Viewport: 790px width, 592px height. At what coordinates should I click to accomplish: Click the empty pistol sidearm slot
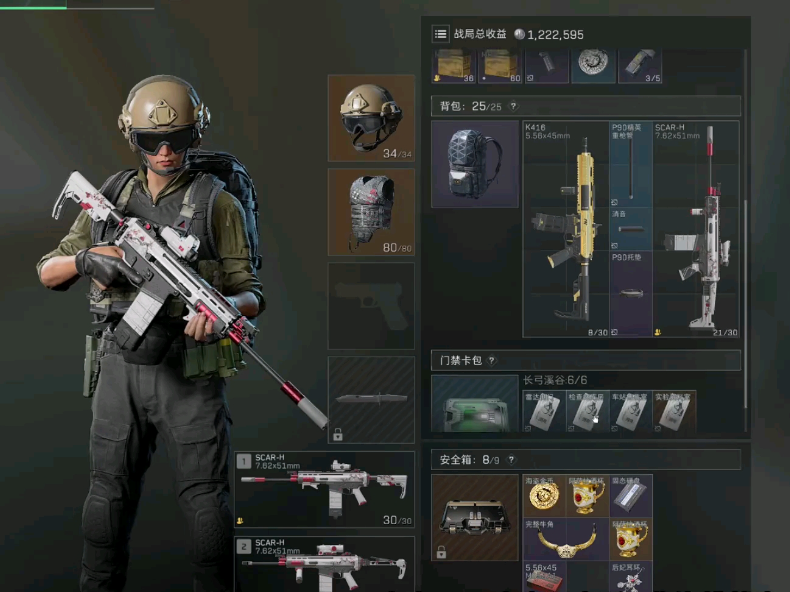(x=371, y=305)
